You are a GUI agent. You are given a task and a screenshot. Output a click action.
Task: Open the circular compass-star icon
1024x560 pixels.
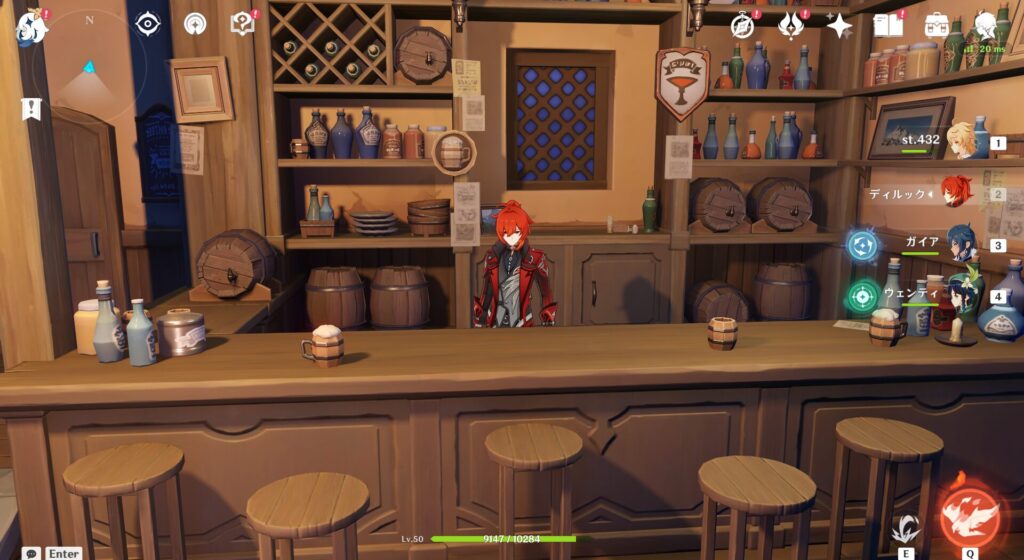click(x=195, y=23)
